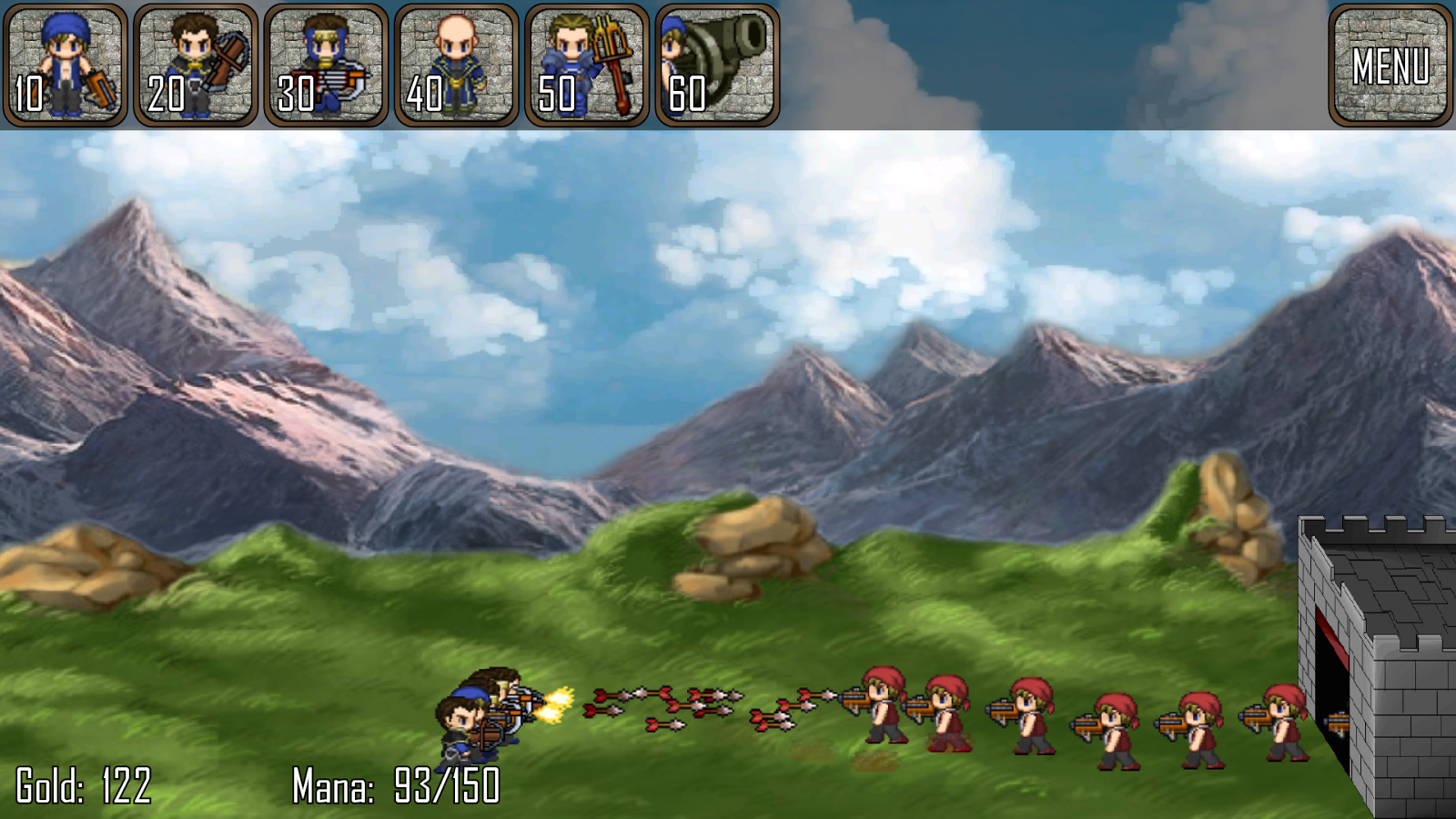Summon the 30-gold masked gunner unit
The image size is (1456, 819).
326,66
